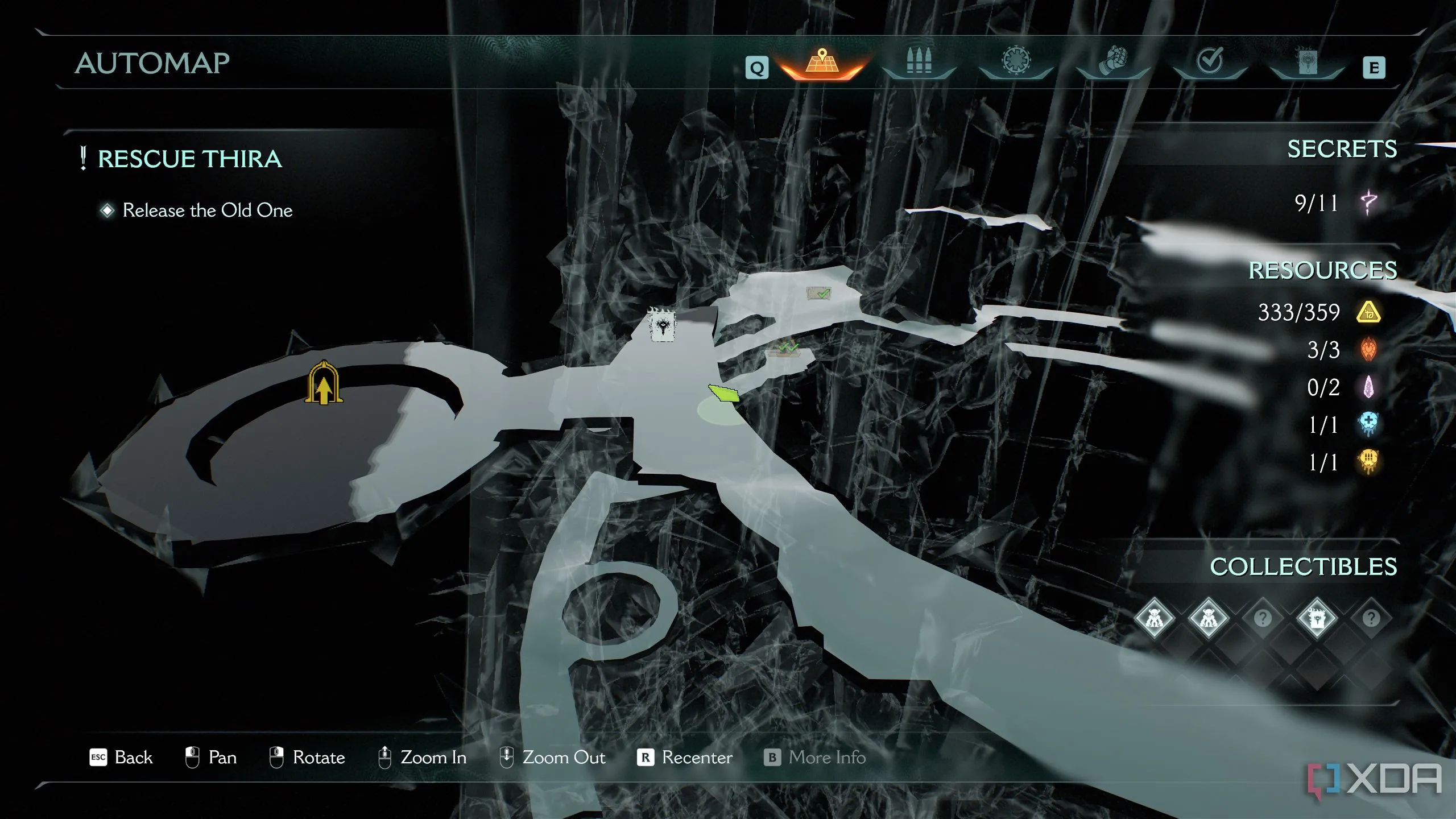1456x819 pixels.
Task: Select the gold exit gate map marker
Action: (x=324, y=383)
